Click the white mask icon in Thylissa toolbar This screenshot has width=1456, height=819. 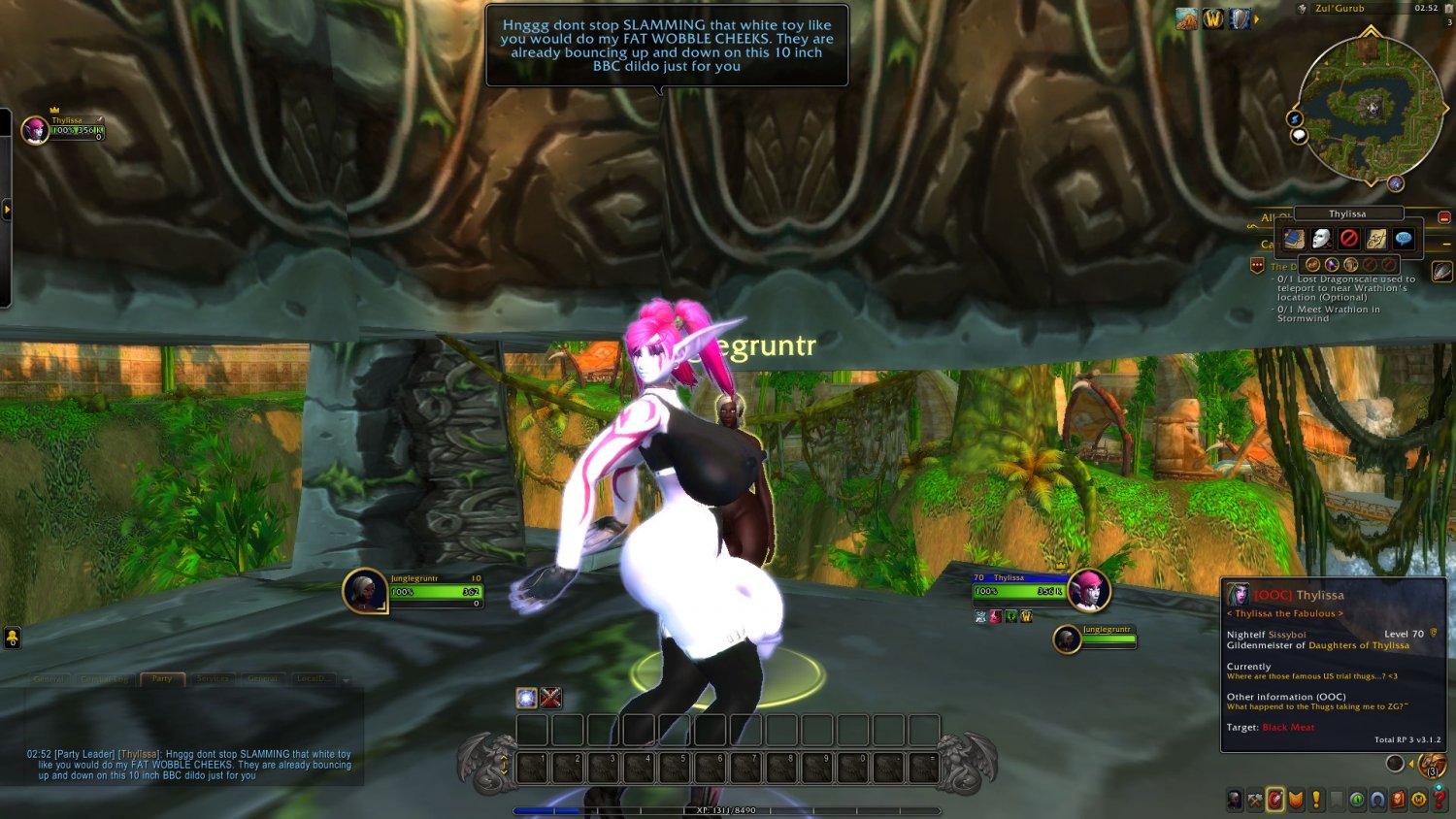[1322, 239]
